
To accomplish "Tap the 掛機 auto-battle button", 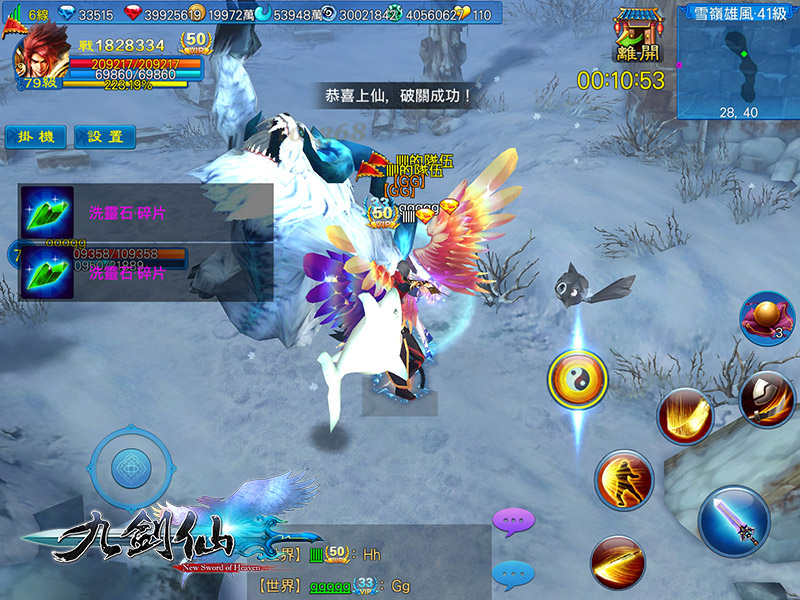I will pyautogui.click(x=36, y=137).
